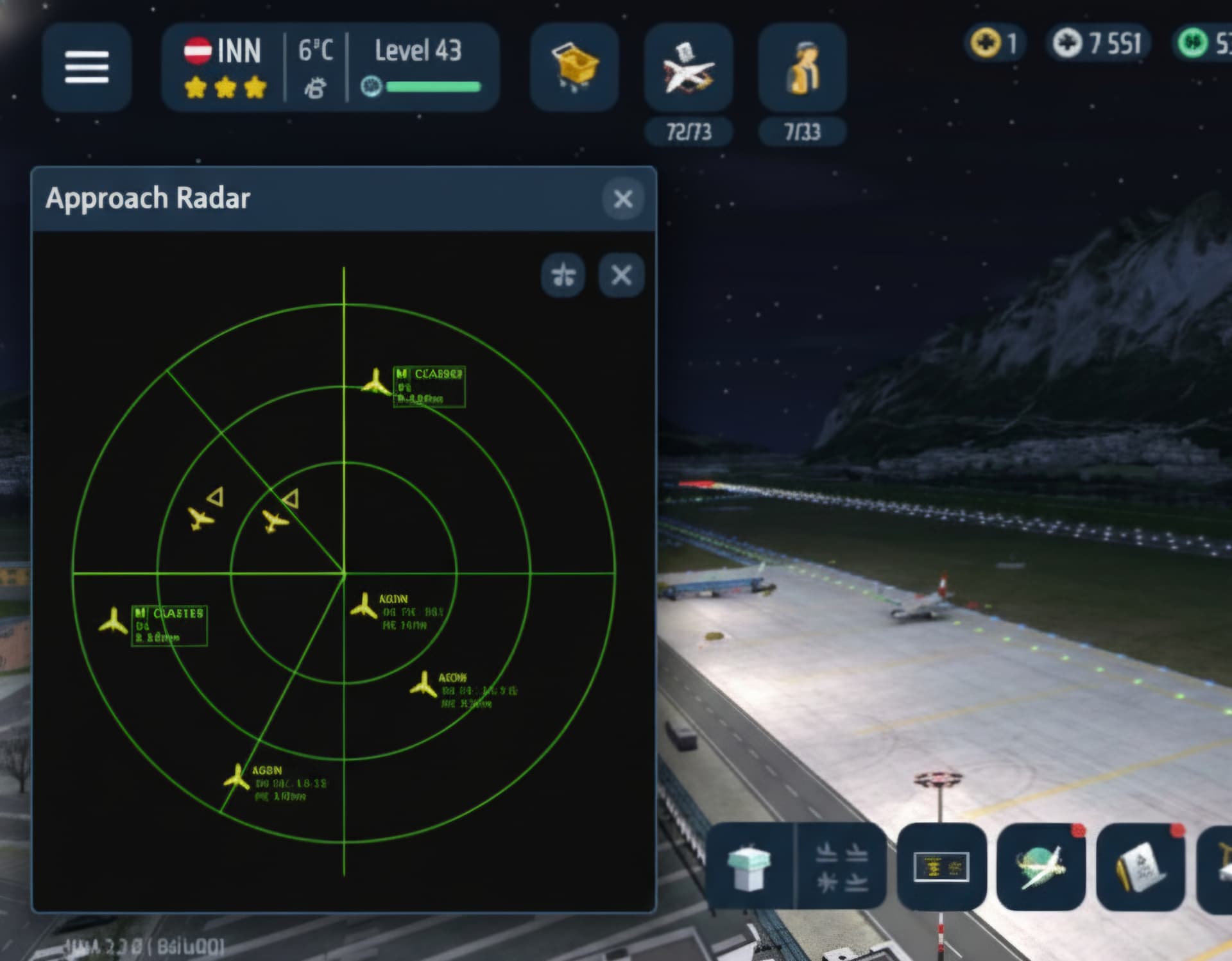Open the arrivals and departures panel
Image resolution: width=1232 pixels, height=961 pixels.
click(x=841, y=867)
